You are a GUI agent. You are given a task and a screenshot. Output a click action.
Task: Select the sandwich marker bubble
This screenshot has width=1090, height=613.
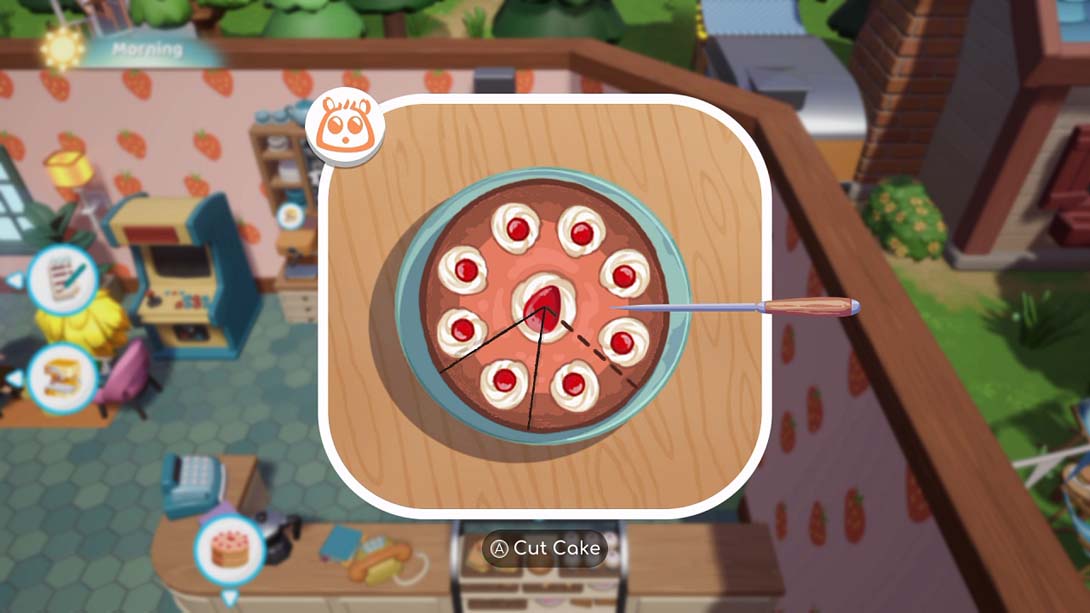point(62,378)
